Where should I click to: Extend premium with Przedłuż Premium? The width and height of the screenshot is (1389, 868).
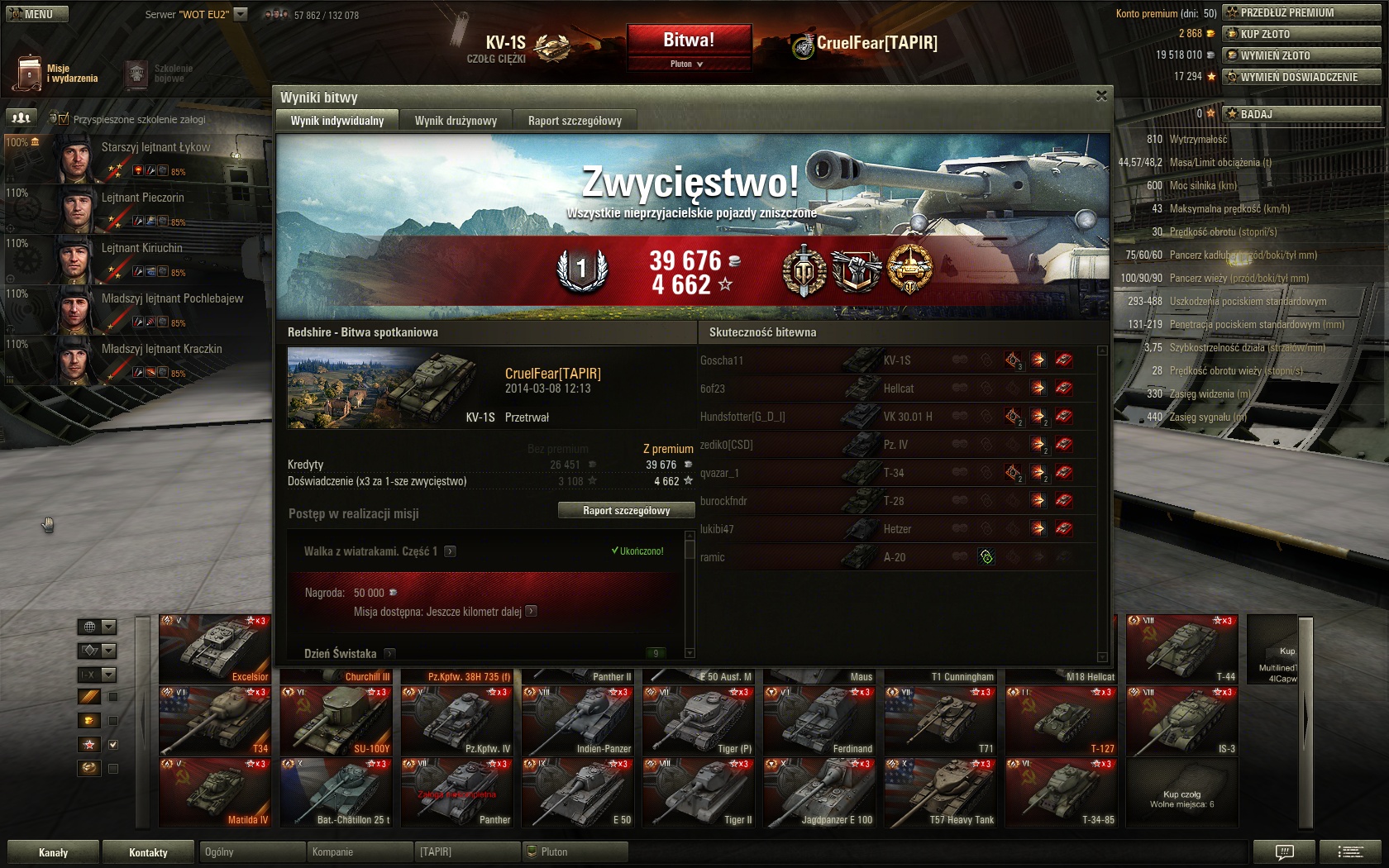(1301, 12)
